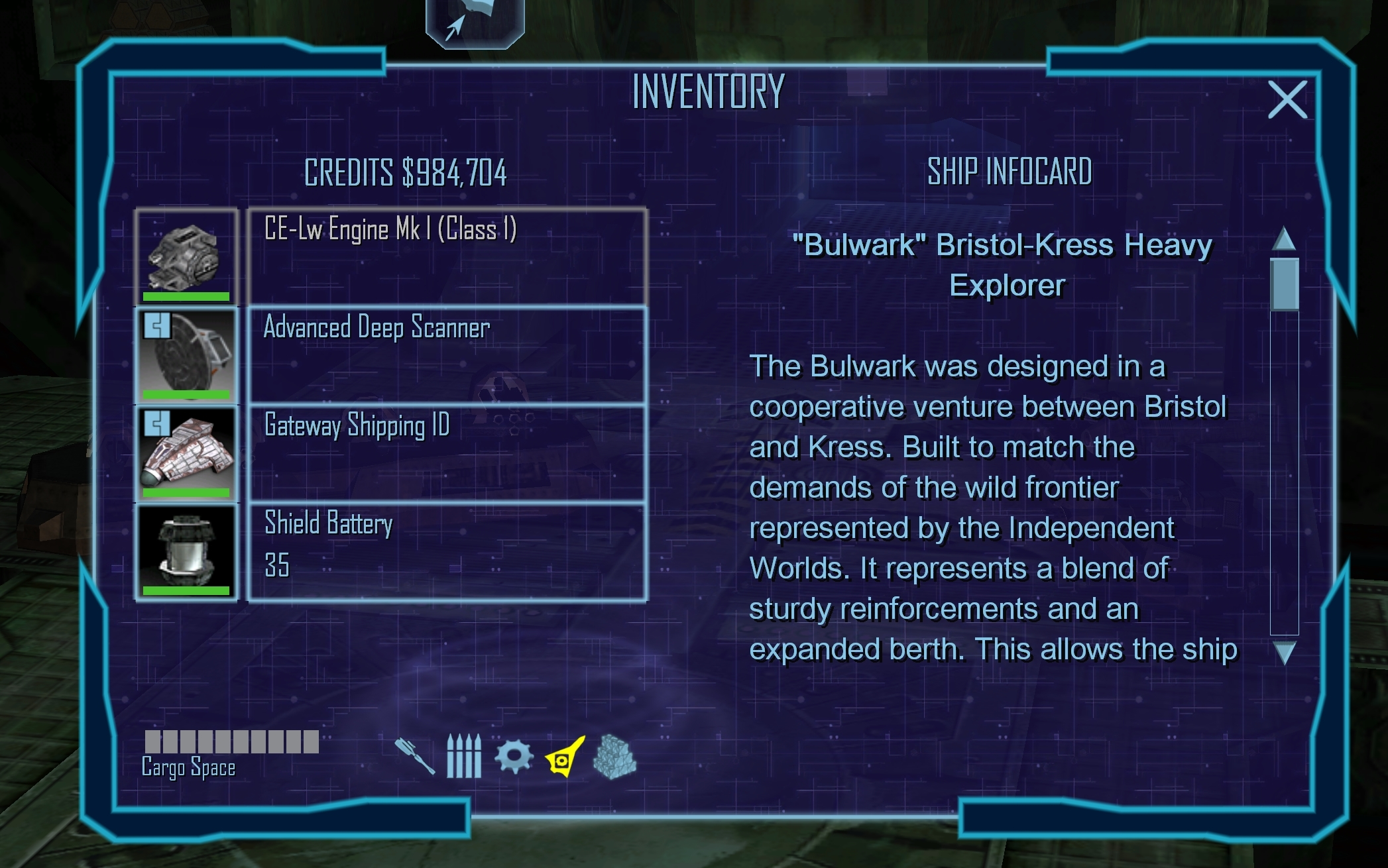Click the Gateway ship thumbnail

coord(186,453)
